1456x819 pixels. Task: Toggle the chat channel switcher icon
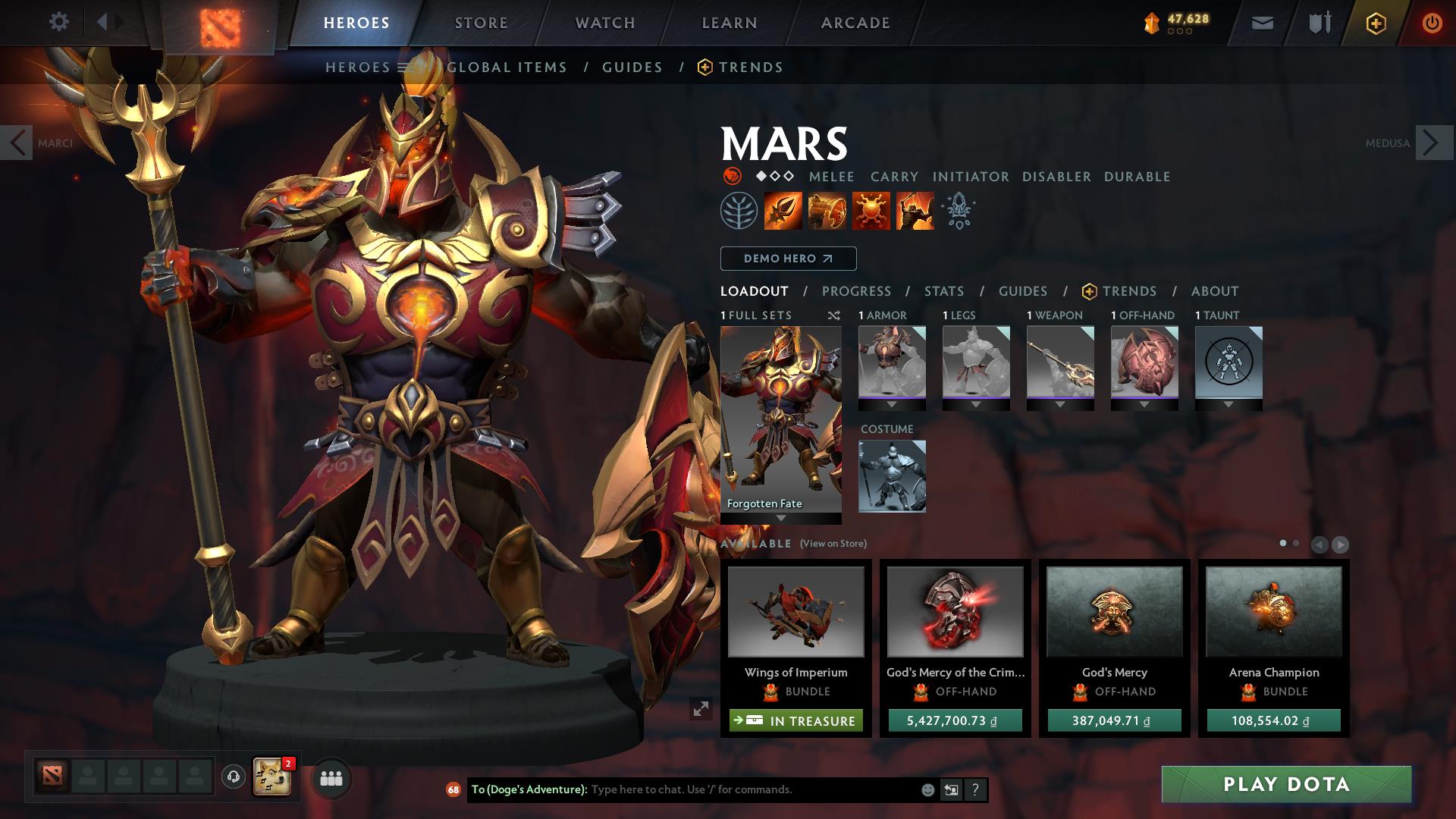[x=951, y=789]
